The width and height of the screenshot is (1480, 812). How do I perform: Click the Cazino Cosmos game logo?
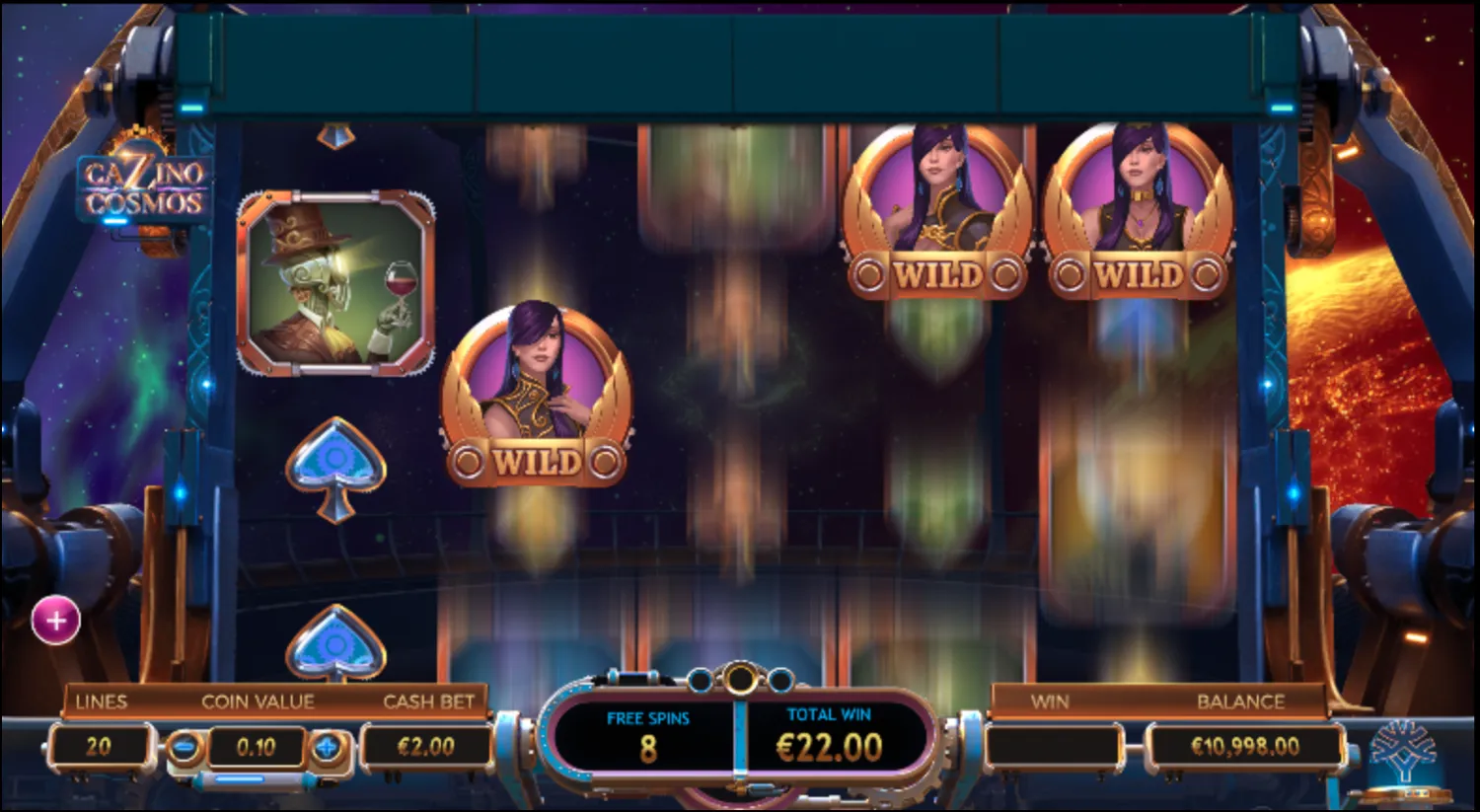click(146, 185)
